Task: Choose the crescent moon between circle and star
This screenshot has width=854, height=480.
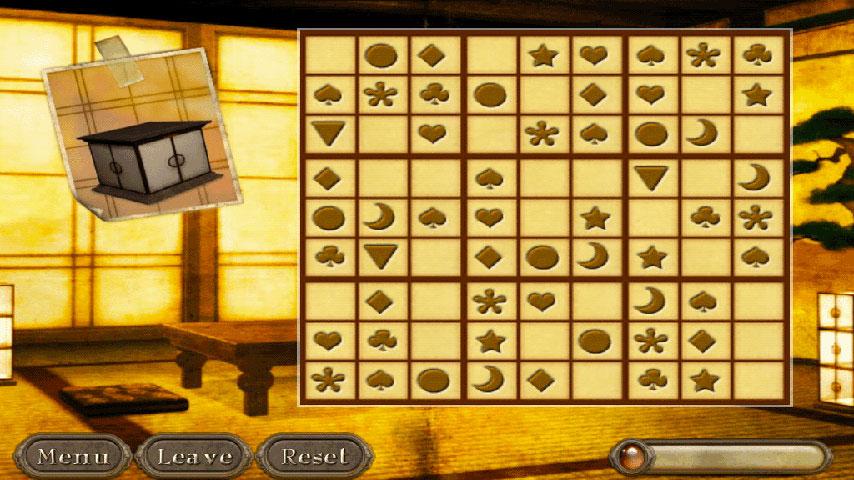Action: 596,256
